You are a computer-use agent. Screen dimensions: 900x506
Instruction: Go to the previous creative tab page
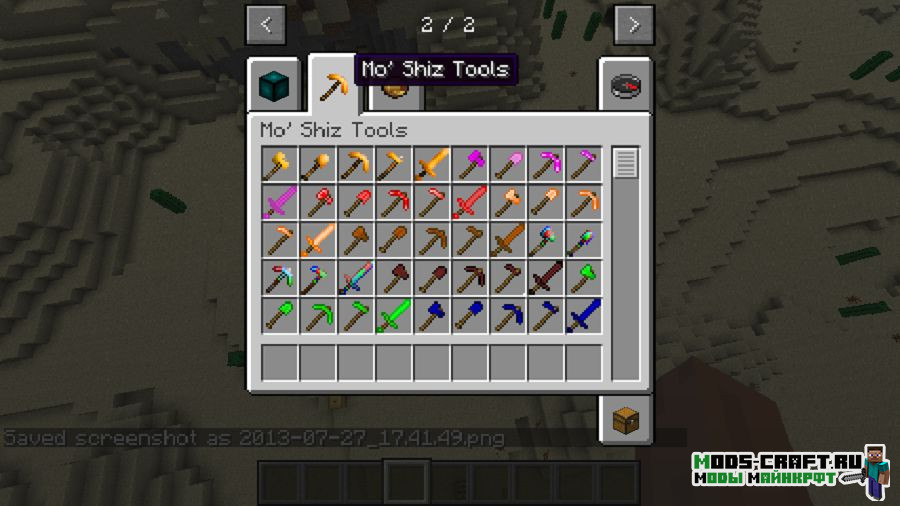point(266,25)
